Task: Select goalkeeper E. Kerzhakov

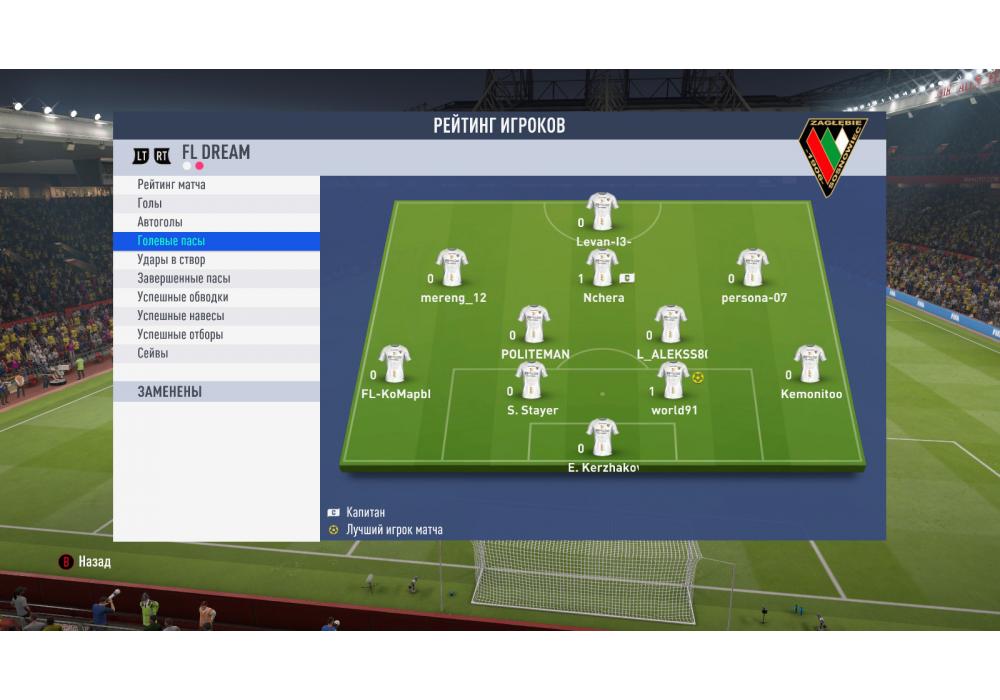Action: point(602,437)
